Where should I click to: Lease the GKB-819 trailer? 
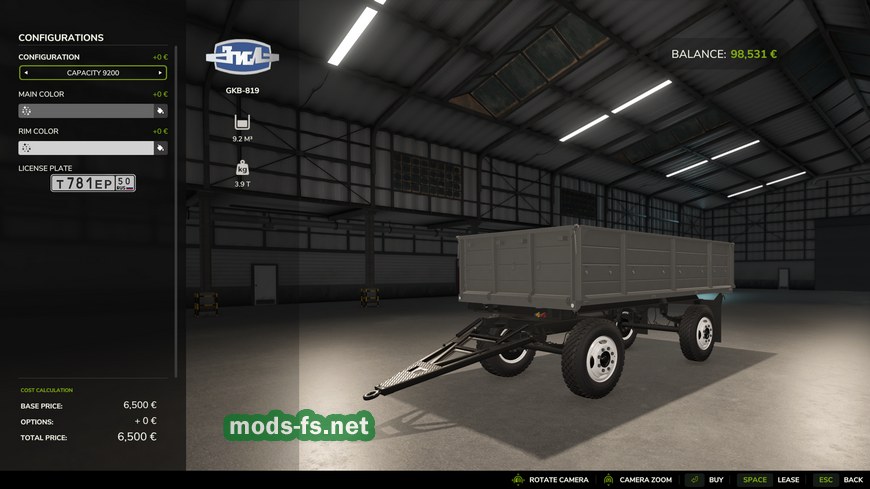771,480
